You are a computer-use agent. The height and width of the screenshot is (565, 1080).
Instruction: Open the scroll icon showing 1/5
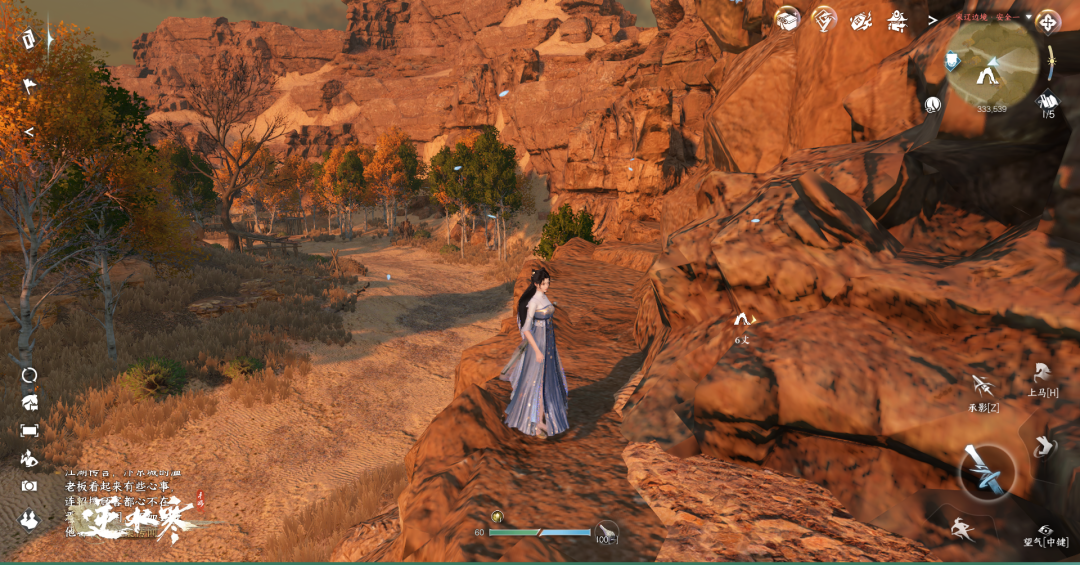click(x=1048, y=100)
